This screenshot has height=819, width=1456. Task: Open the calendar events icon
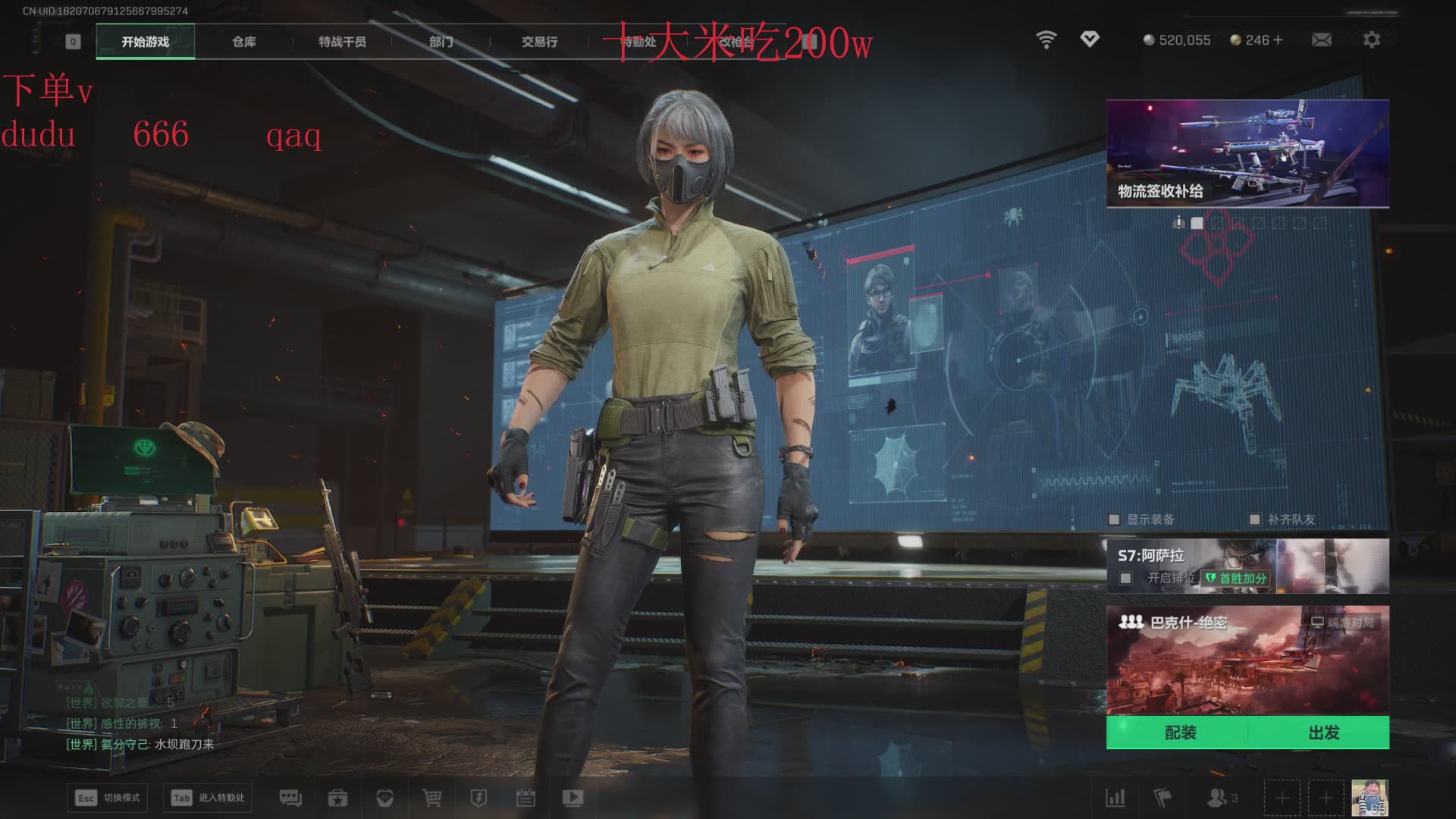(526, 798)
